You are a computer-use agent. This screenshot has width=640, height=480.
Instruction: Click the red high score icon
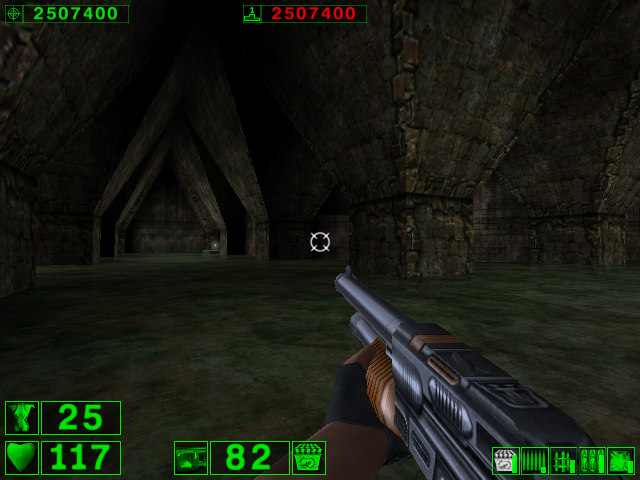[252, 14]
